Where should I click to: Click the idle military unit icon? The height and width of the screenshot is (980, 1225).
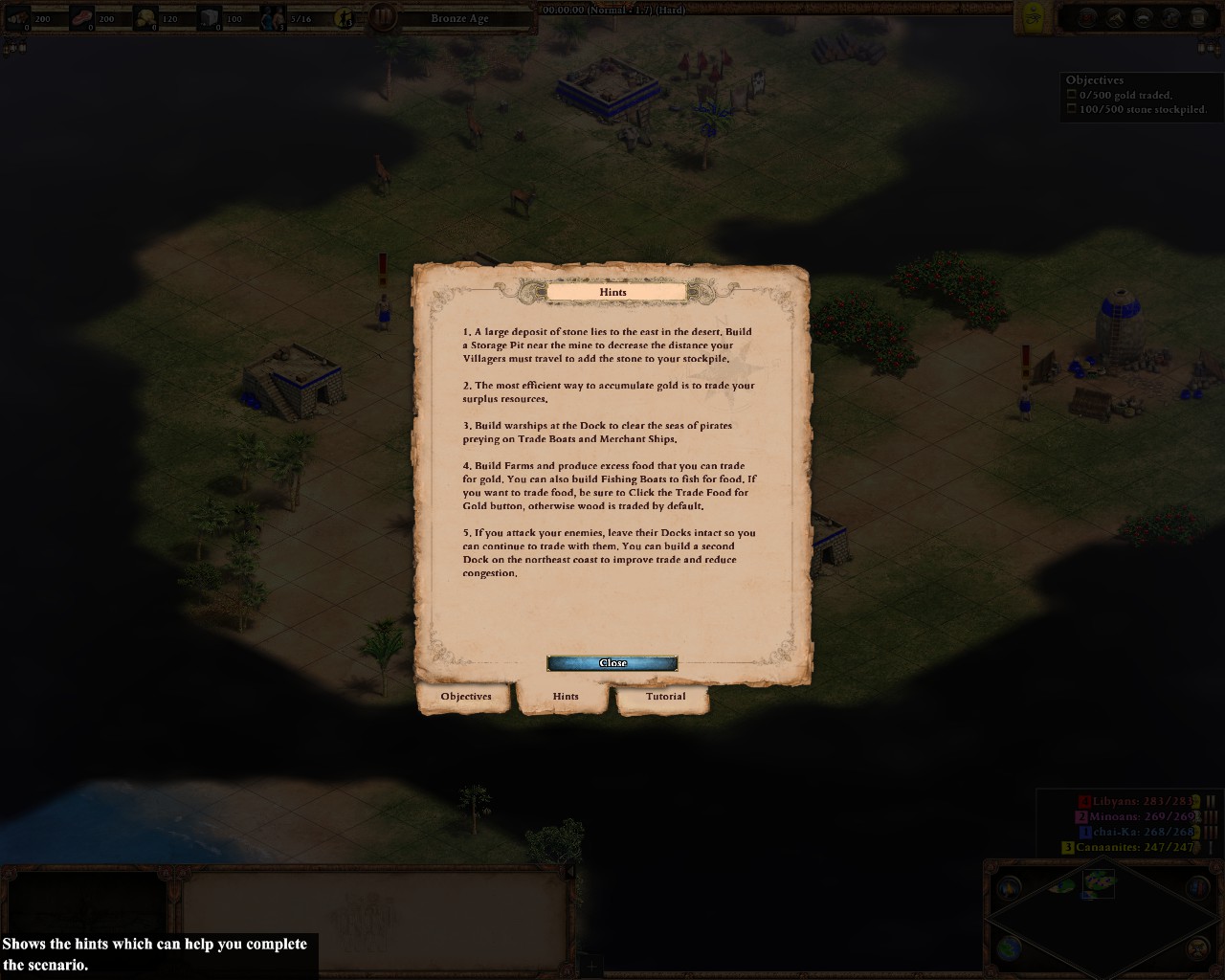tap(344, 17)
